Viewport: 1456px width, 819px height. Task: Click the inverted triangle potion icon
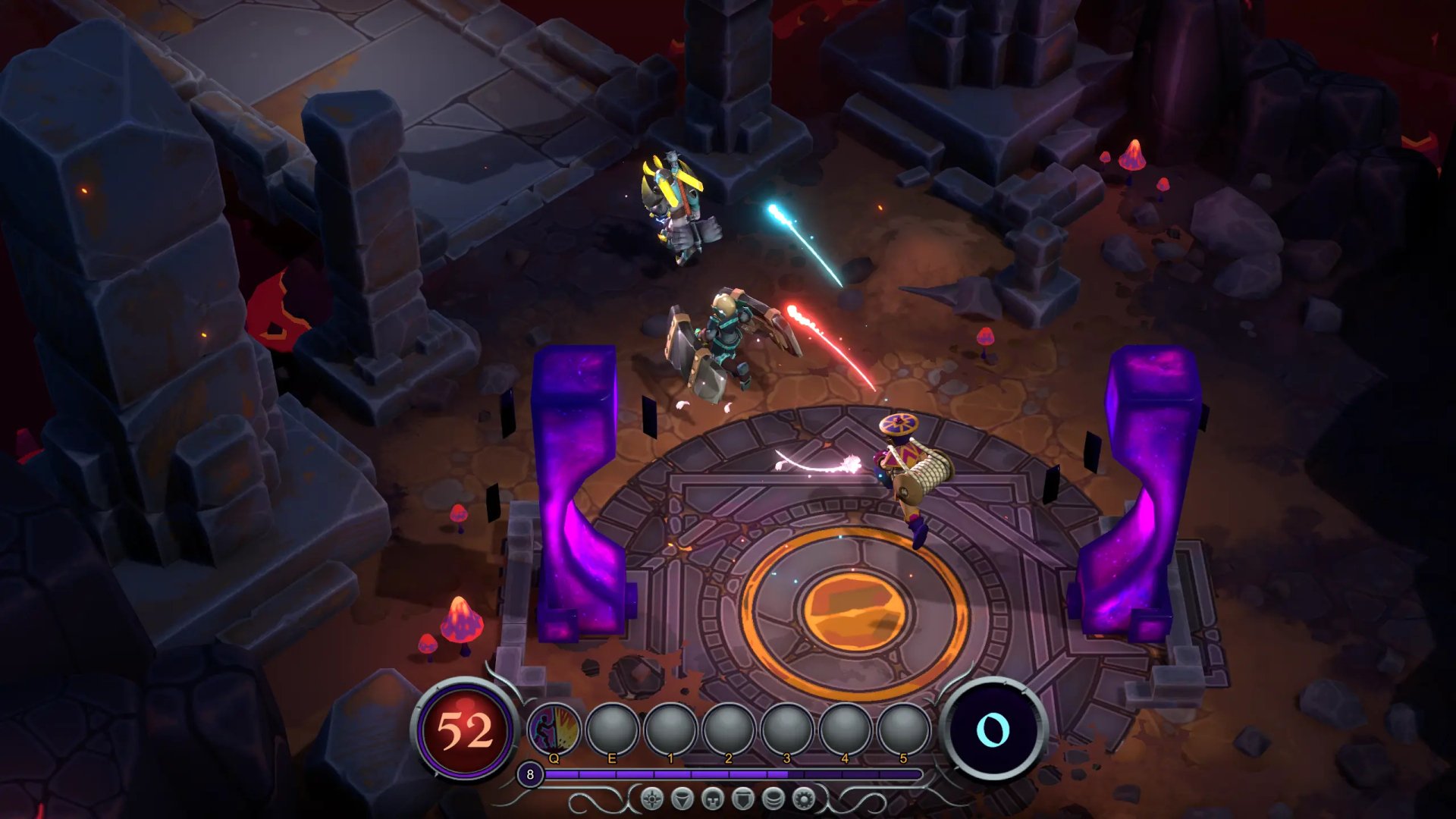682,799
